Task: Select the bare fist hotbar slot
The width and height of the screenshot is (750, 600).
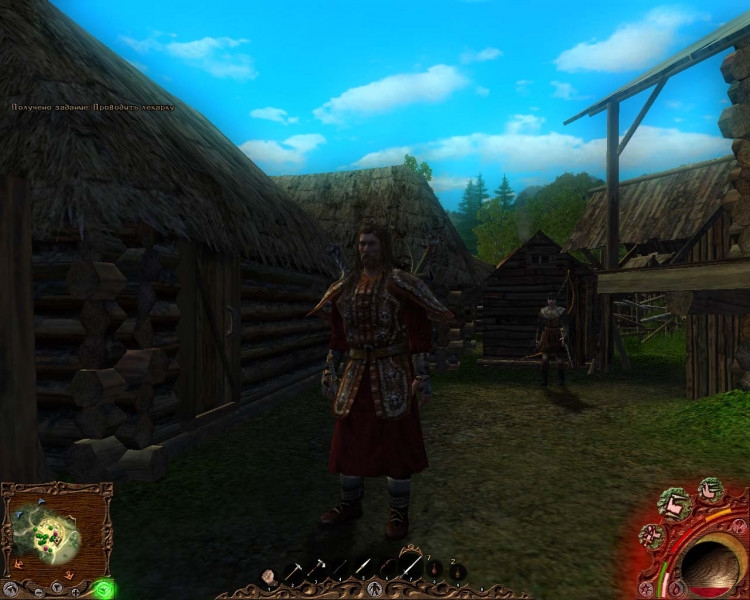Action: click(x=268, y=575)
